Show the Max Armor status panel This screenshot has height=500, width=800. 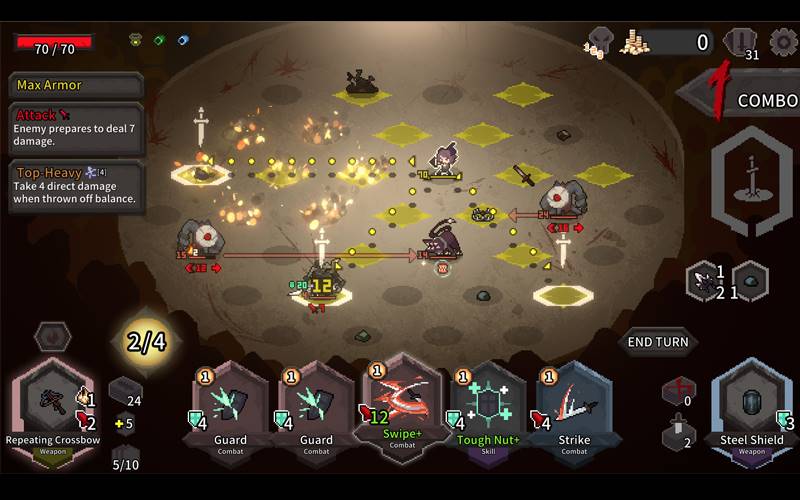coord(76,86)
